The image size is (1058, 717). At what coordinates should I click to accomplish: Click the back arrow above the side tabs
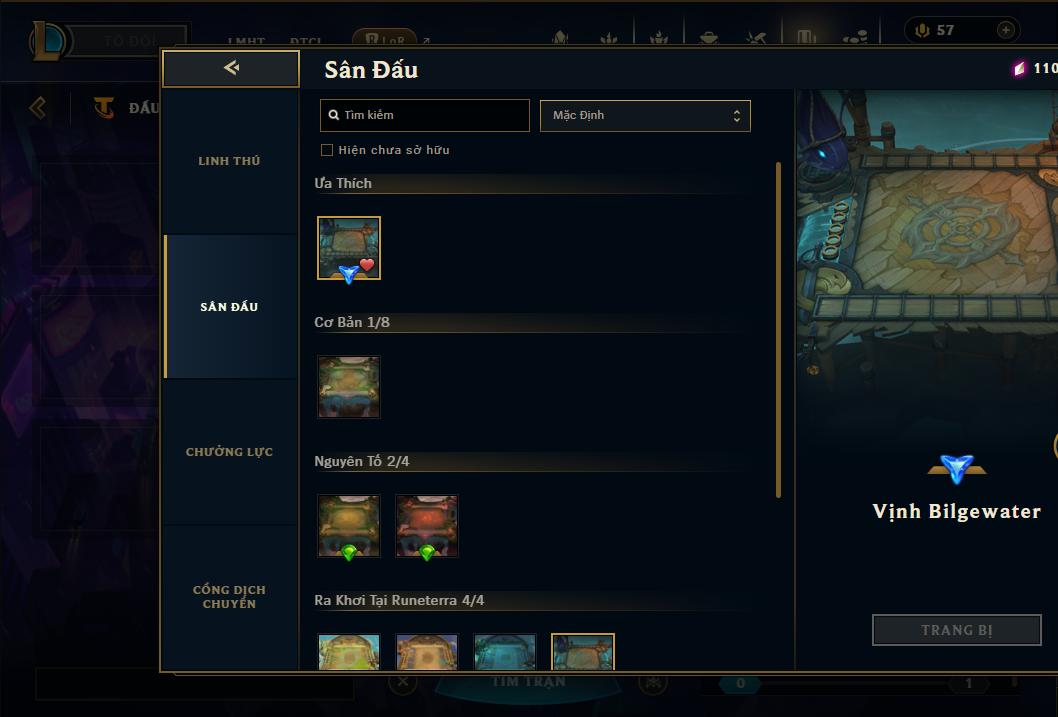(231, 68)
